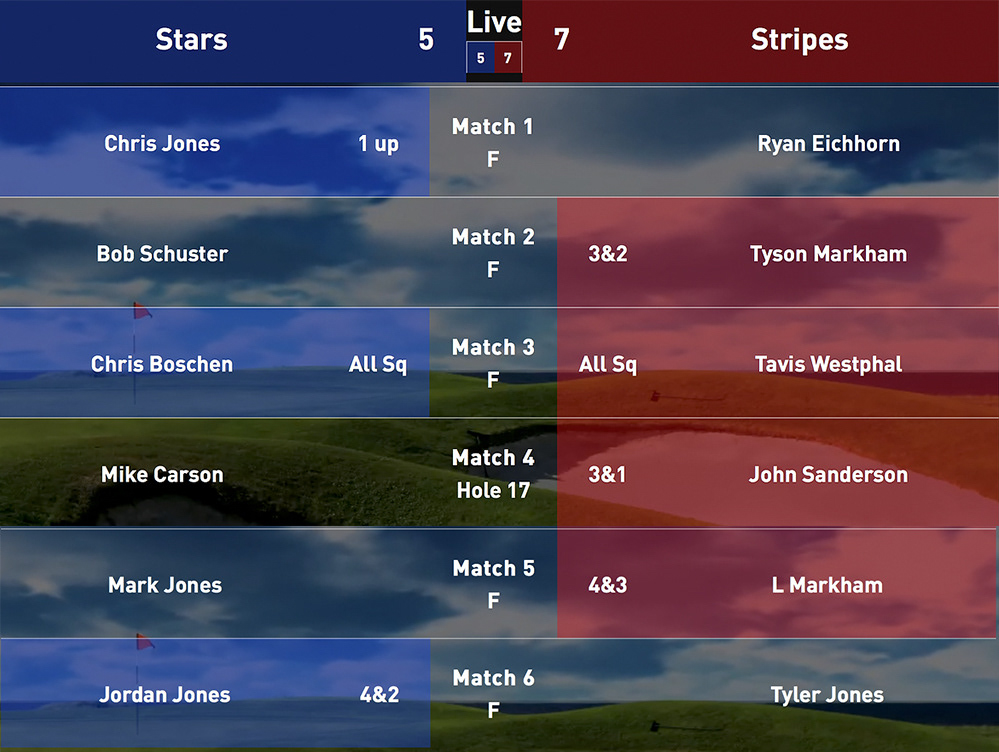The image size is (999, 752).
Task: Select the Match 5 row
Action: click(x=493, y=584)
